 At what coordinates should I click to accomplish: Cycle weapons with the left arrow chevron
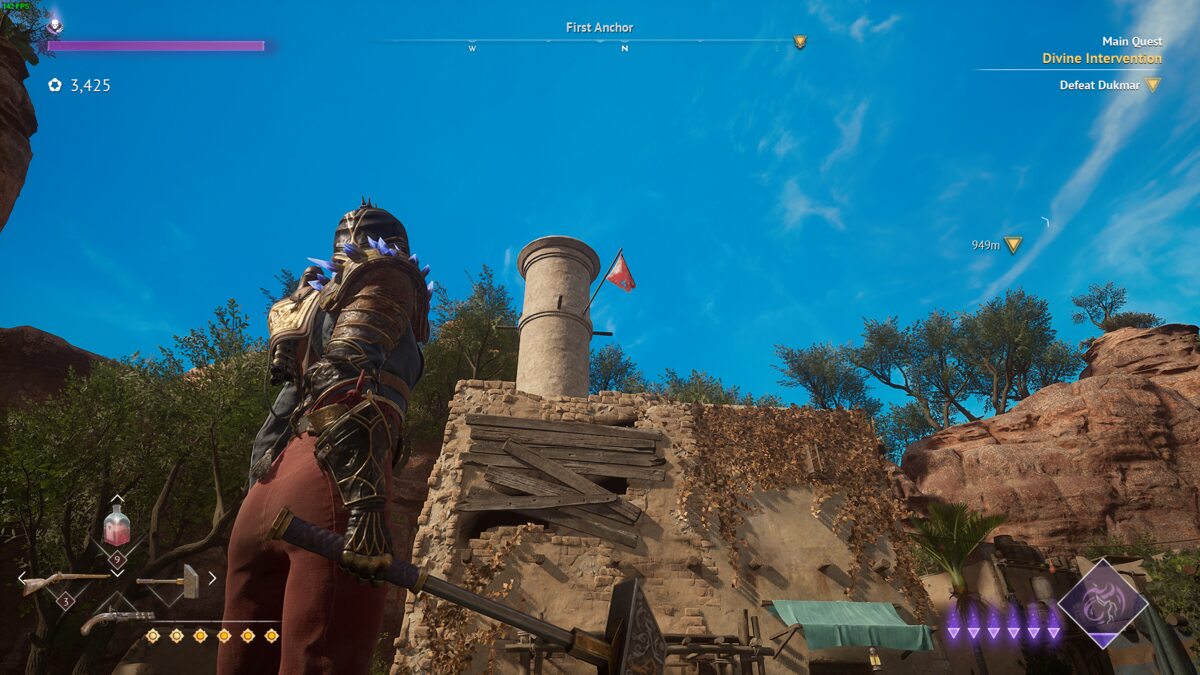tap(22, 577)
